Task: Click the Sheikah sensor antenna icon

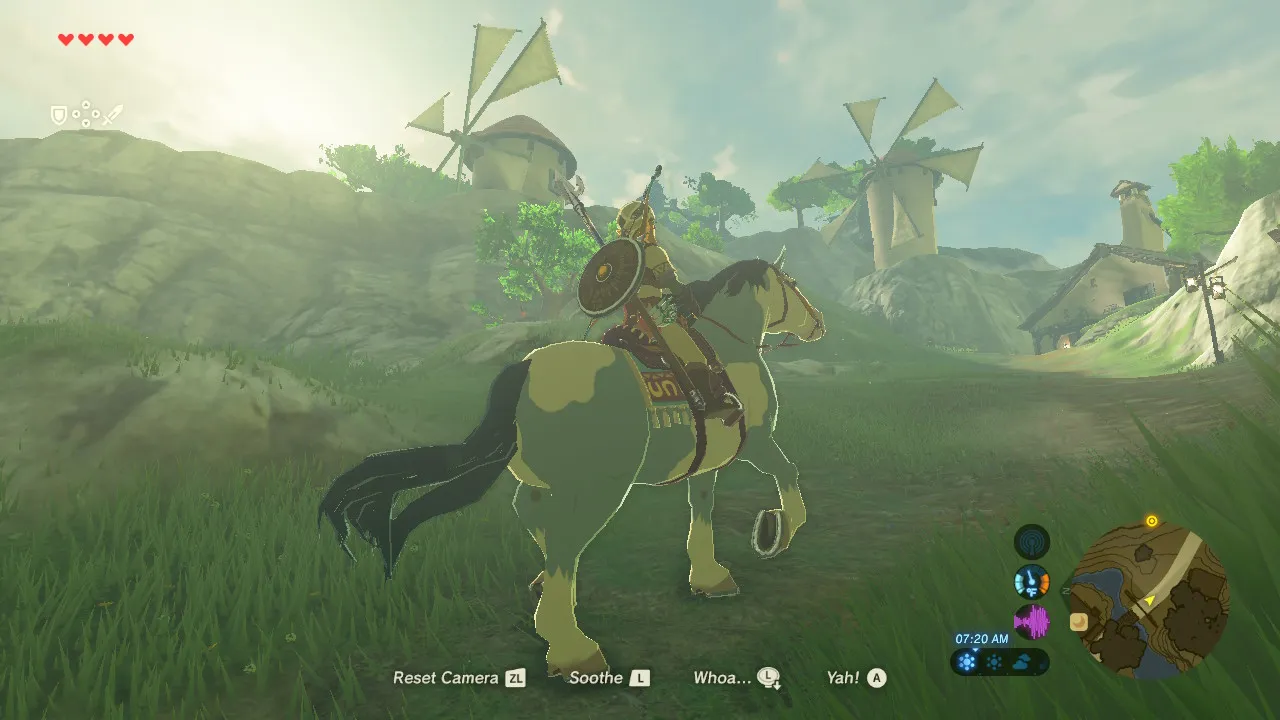Action: (x=1031, y=541)
